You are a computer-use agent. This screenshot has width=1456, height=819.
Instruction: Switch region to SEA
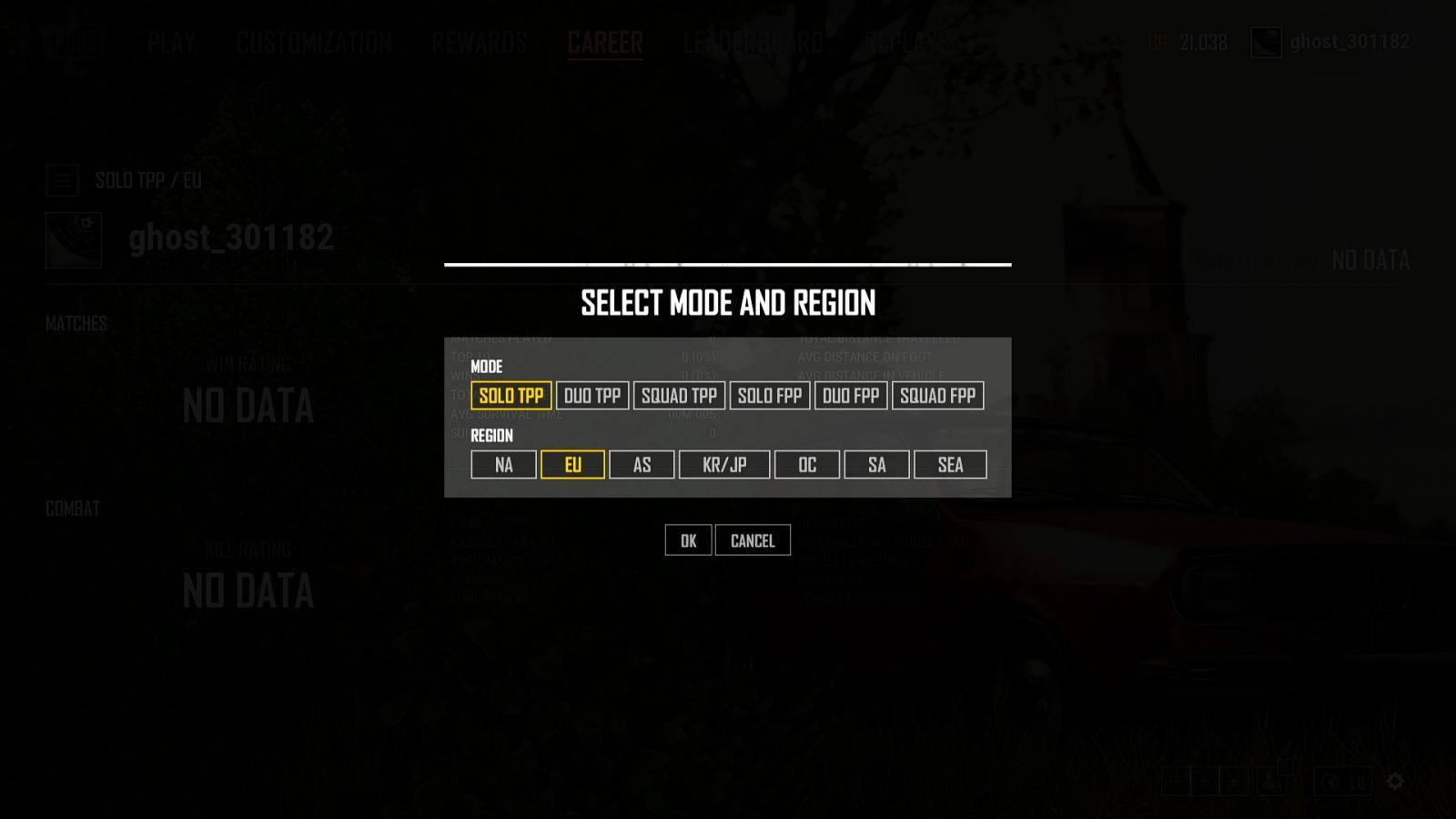coord(950,465)
